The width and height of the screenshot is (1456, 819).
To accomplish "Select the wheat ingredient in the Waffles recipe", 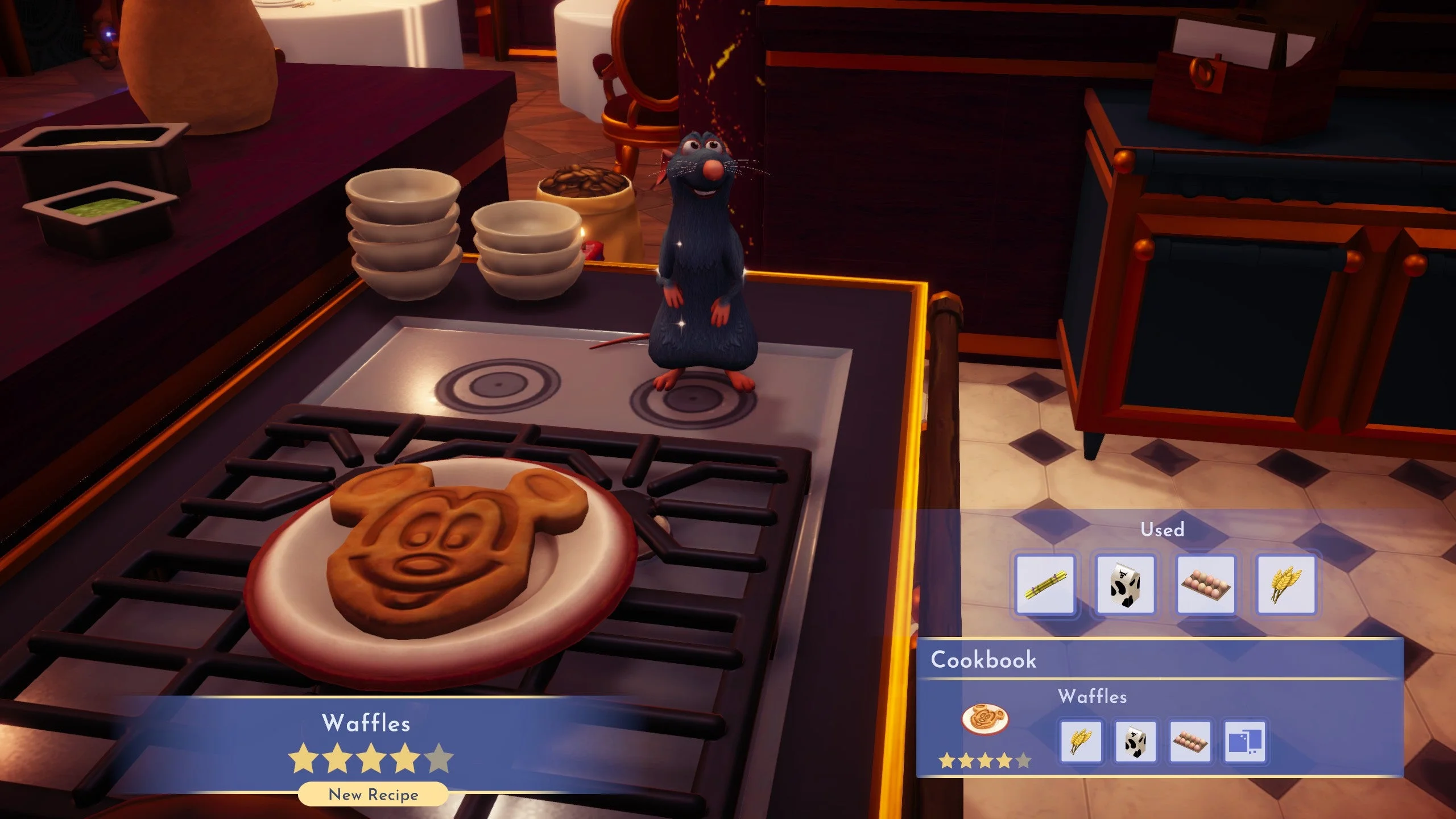I will point(1082,742).
